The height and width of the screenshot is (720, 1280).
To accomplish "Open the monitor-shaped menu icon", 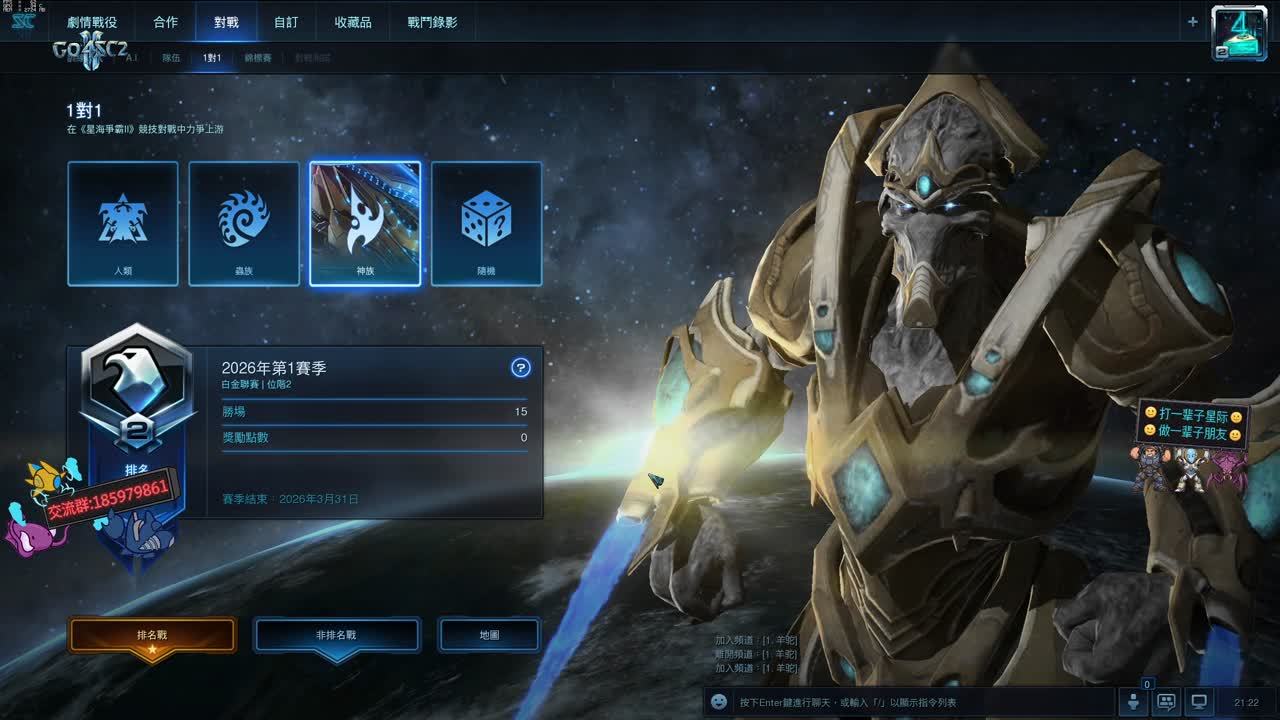I will tap(1200, 702).
